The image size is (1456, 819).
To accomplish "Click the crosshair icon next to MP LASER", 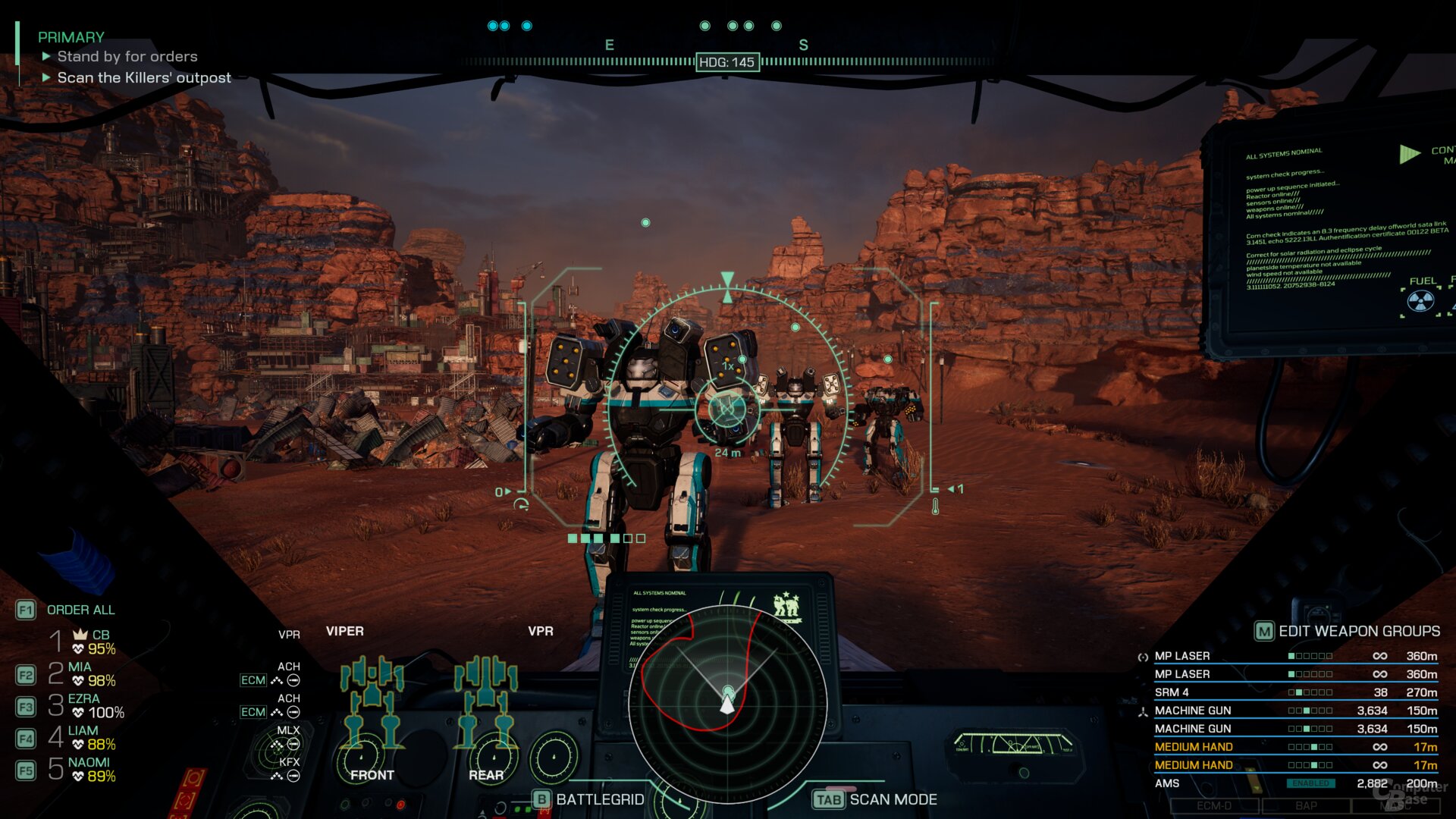I will click(x=1143, y=656).
